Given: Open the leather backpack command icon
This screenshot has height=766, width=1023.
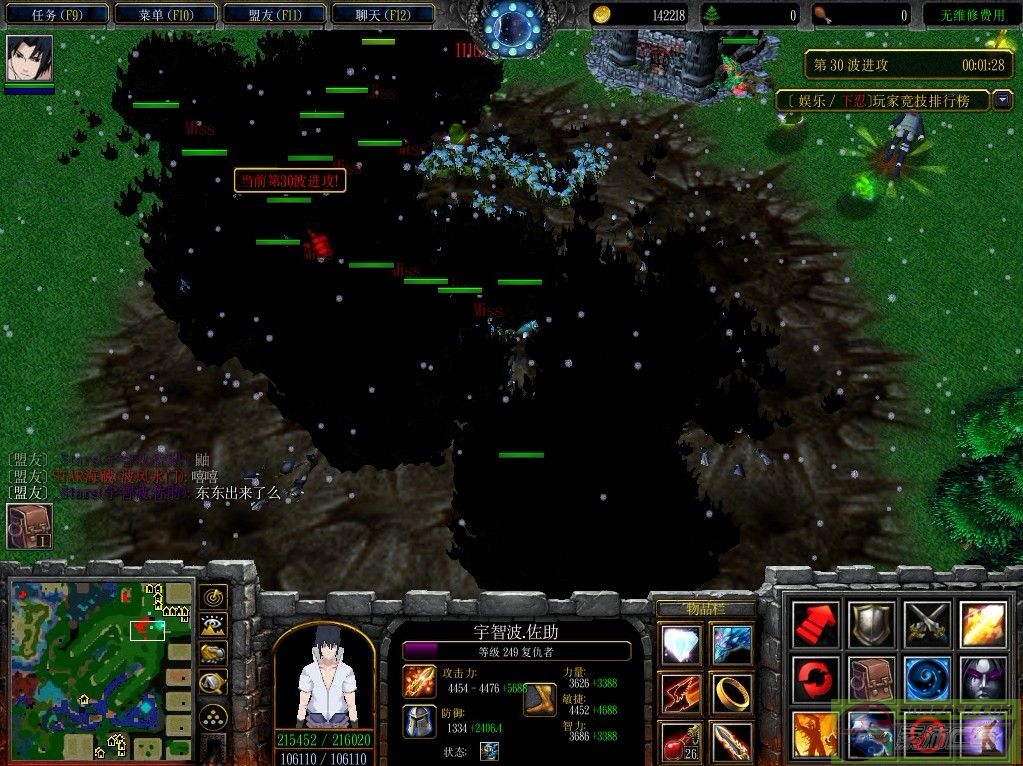Looking at the screenshot, I should [870, 679].
